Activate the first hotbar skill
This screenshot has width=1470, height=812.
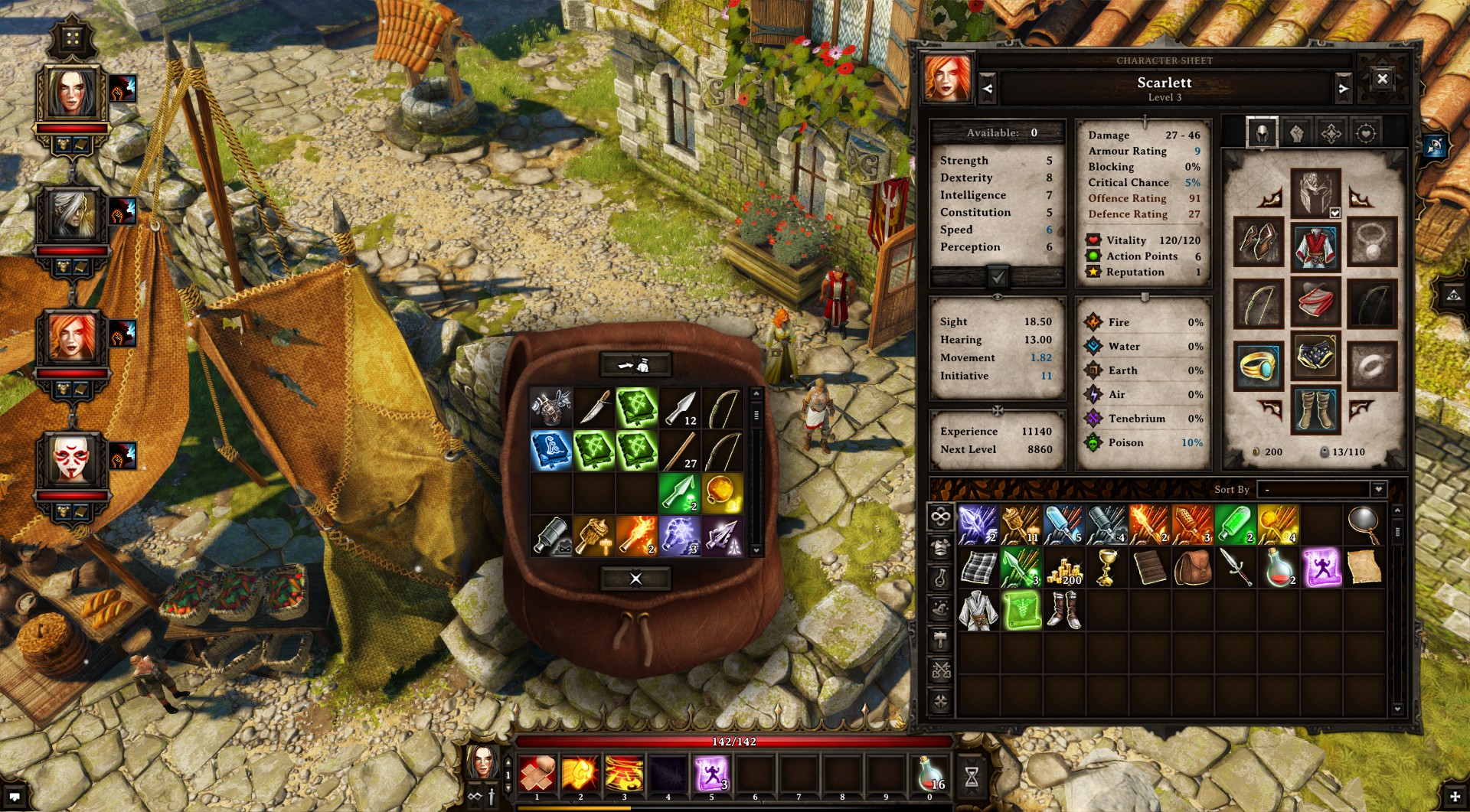coord(537,774)
